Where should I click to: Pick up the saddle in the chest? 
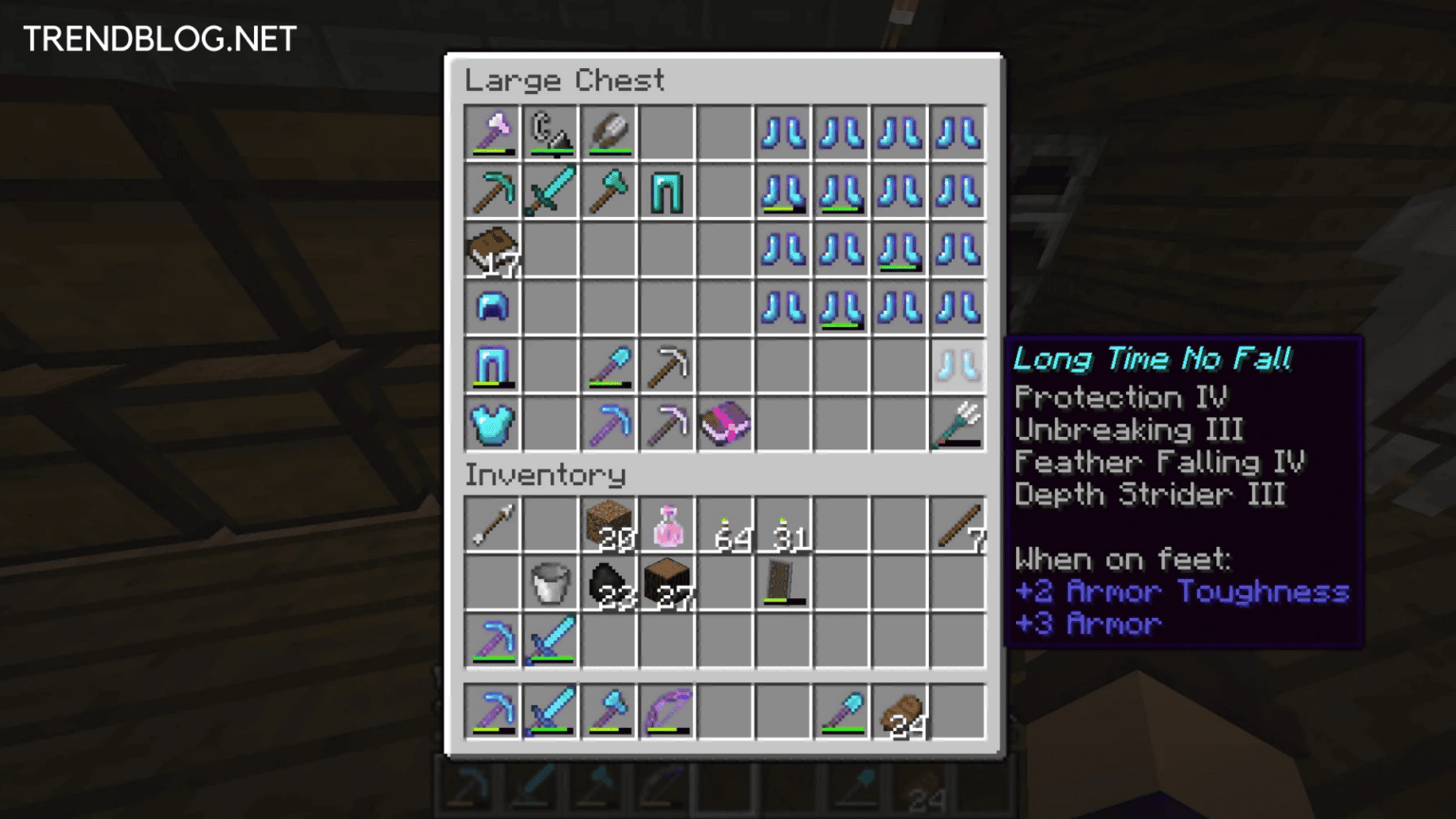coord(492,249)
